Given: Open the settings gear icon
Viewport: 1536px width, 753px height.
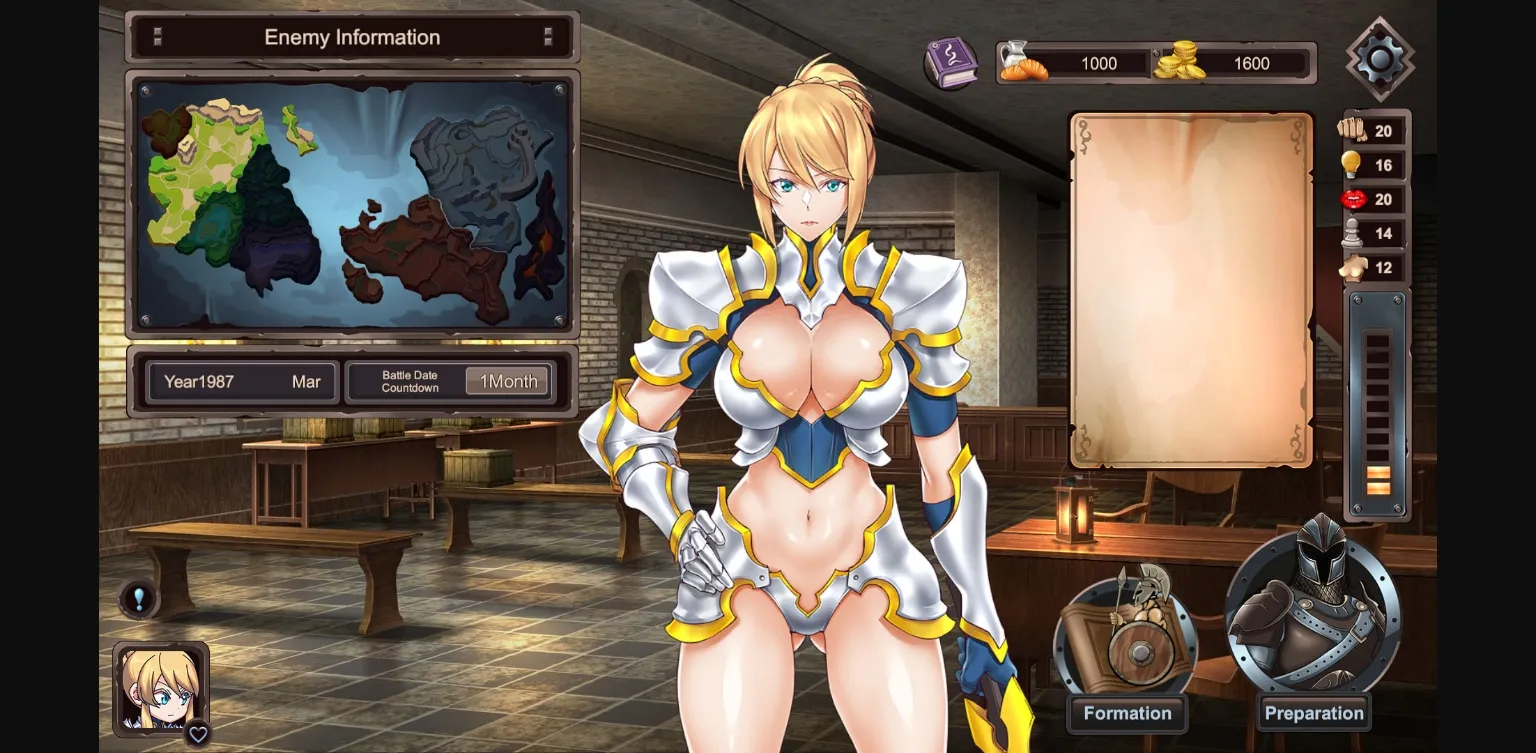Looking at the screenshot, I should click(x=1380, y=59).
